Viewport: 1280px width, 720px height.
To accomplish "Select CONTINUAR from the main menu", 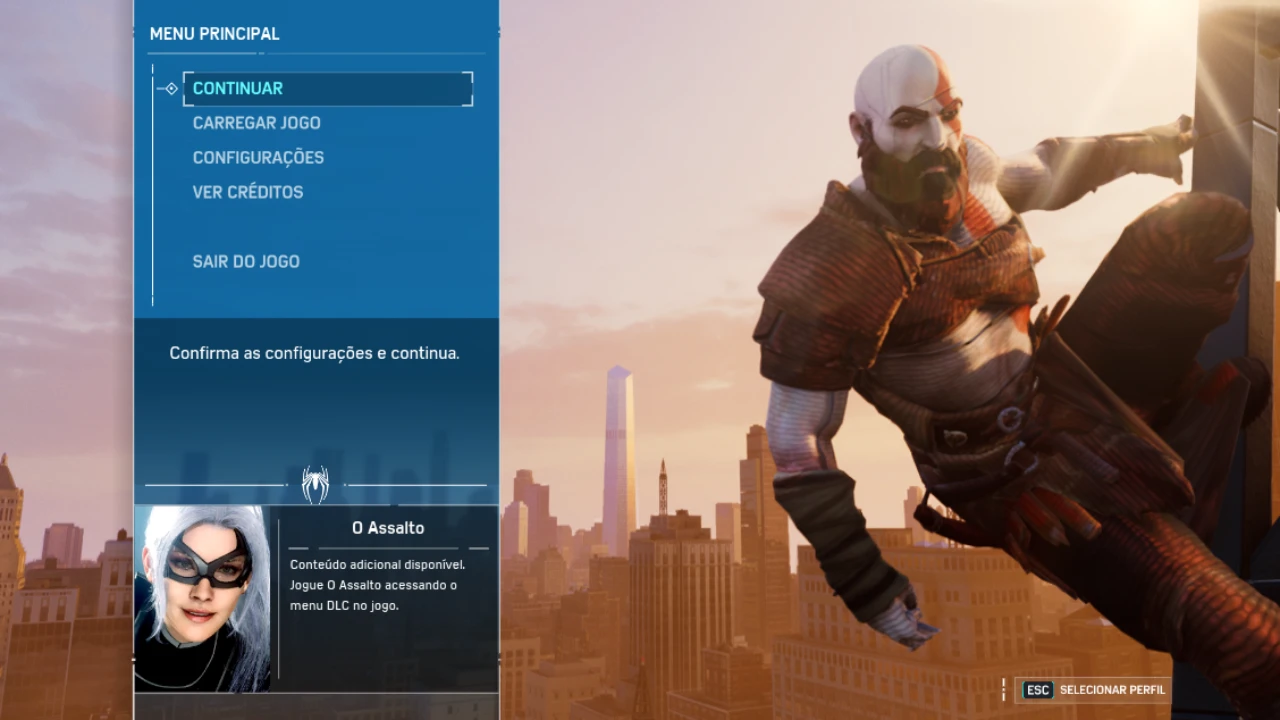I will [x=237, y=88].
